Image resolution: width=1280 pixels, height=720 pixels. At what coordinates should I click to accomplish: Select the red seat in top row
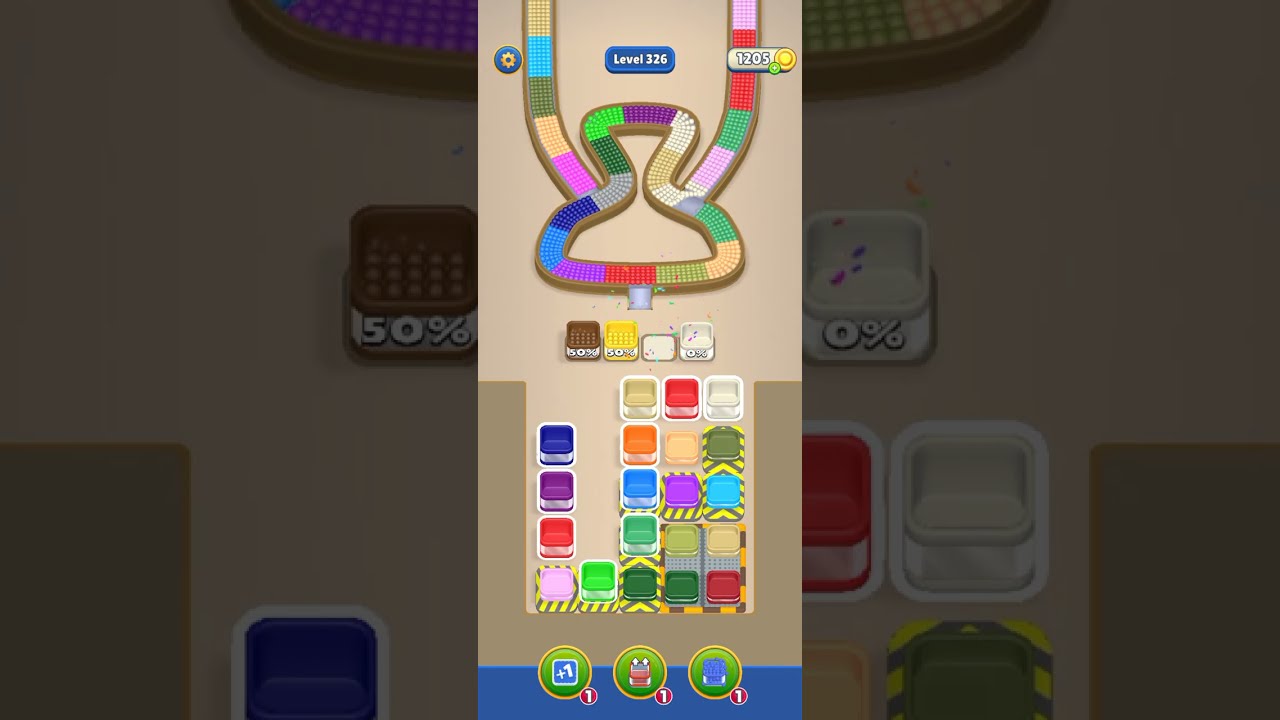tap(680, 397)
